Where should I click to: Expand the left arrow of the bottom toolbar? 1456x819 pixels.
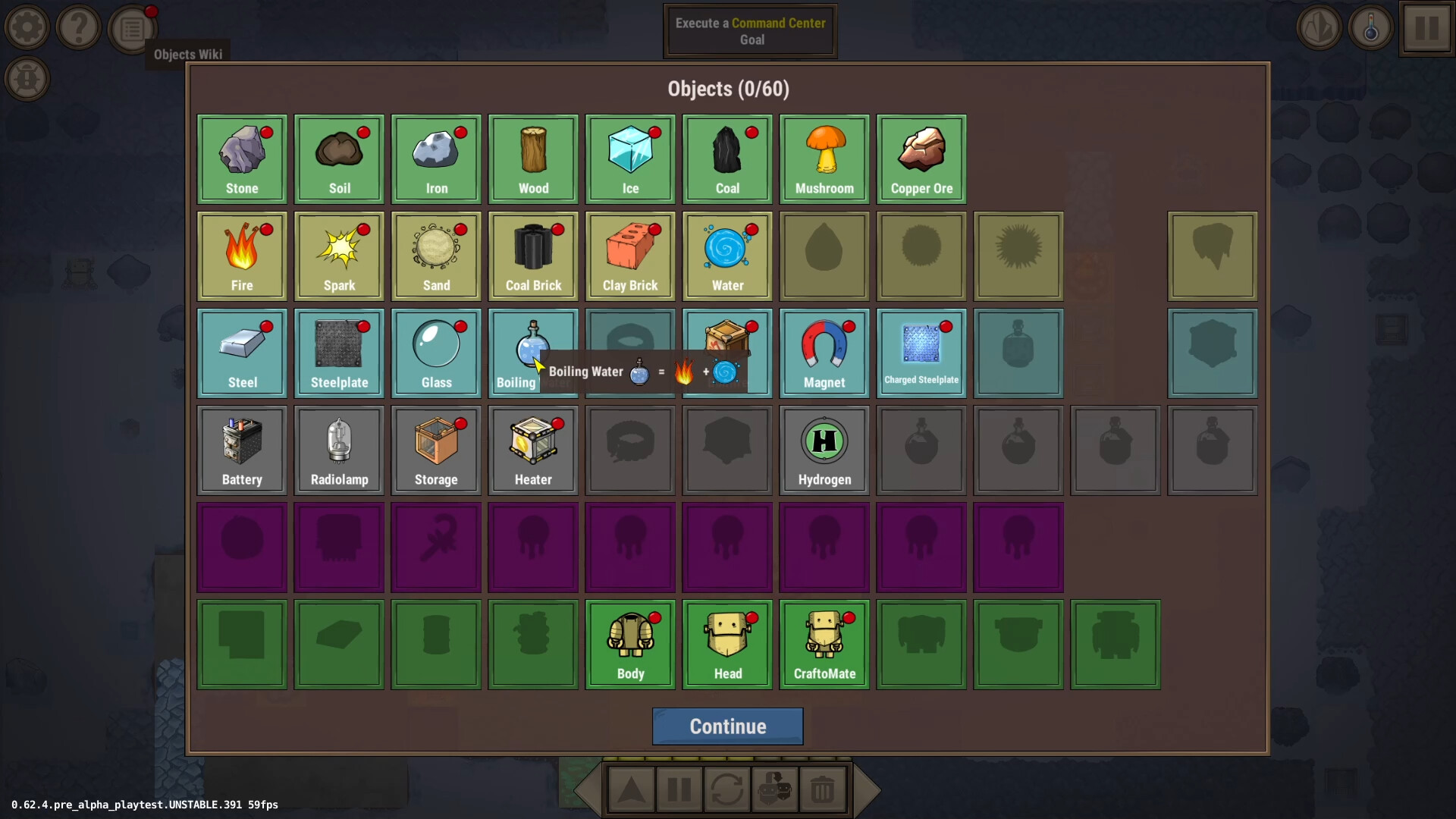tap(591, 789)
